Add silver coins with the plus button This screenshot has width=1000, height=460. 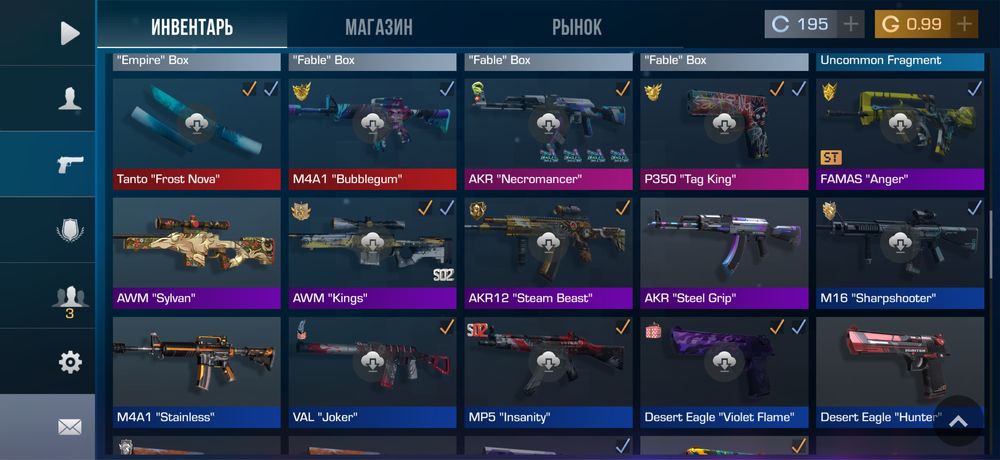[x=851, y=24]
